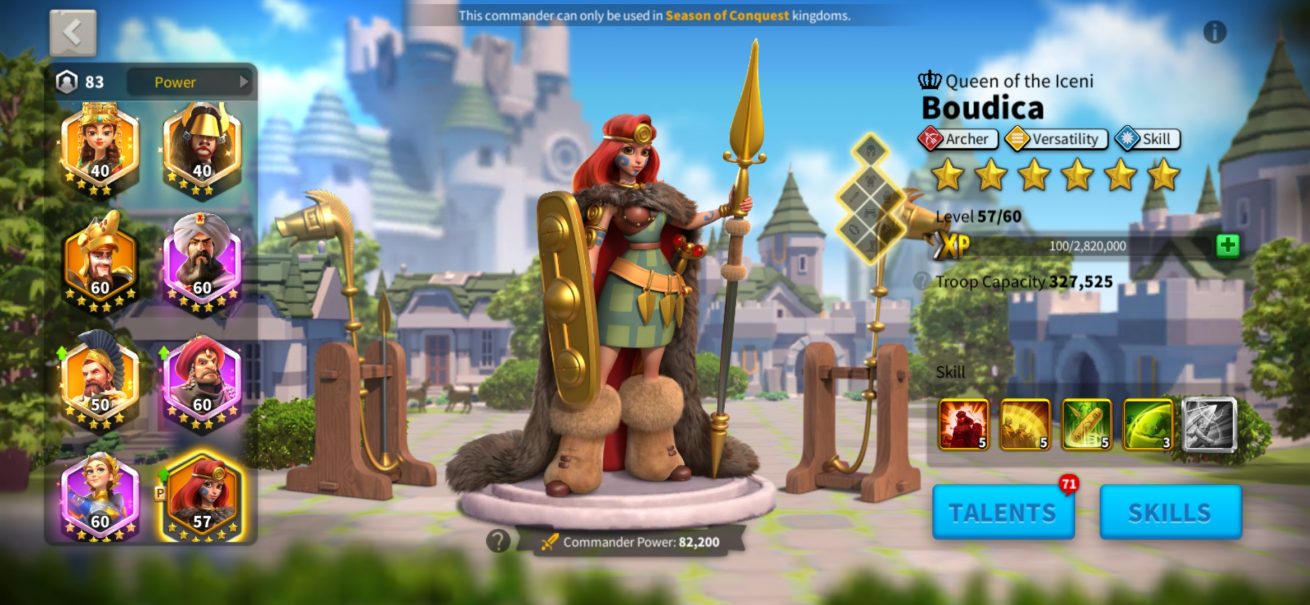
Task: Open the info icon in top corner
Action: click(x=1215, y=32)
